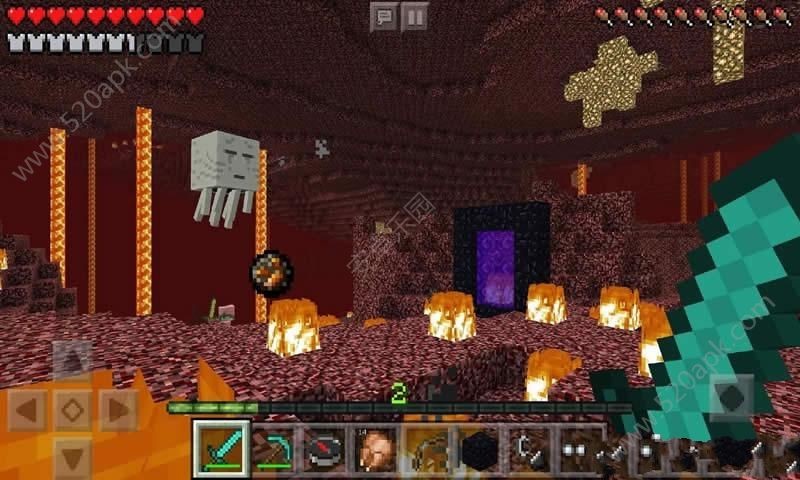Tap the move left arrow
This screenshot has width=800, height=480.
tap(27, 409)
